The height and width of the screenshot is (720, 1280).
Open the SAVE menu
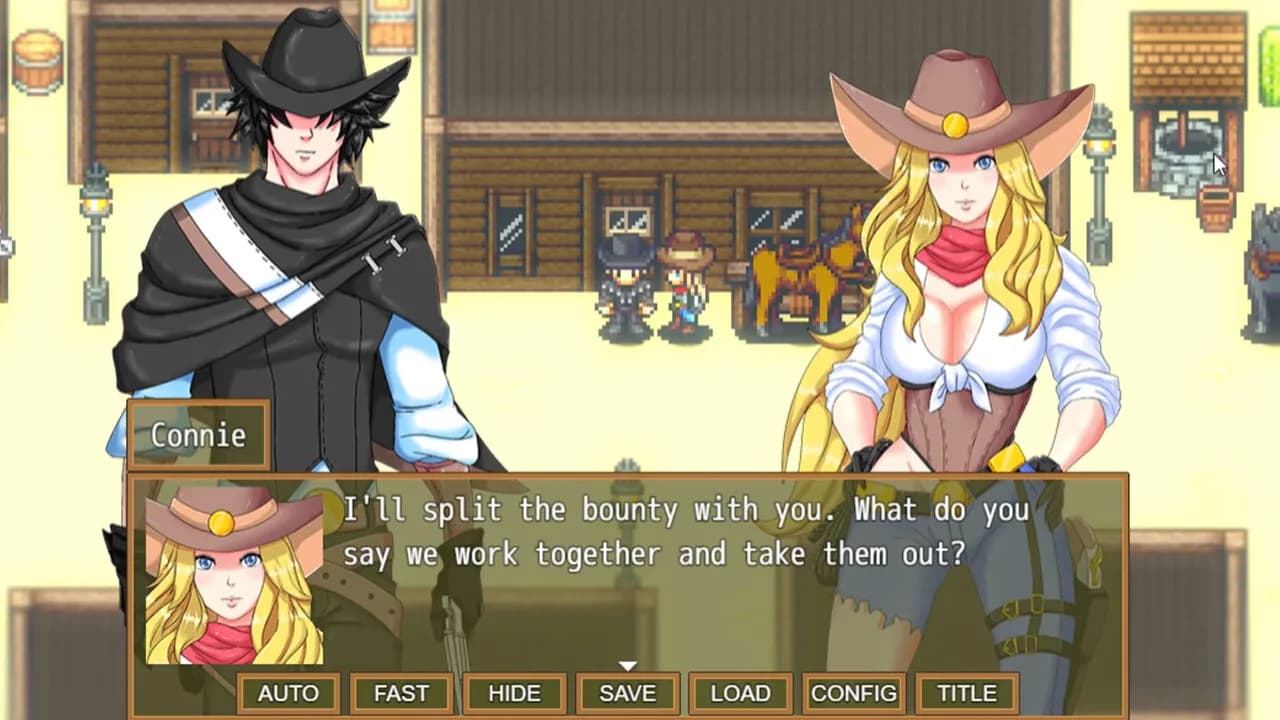628,692
